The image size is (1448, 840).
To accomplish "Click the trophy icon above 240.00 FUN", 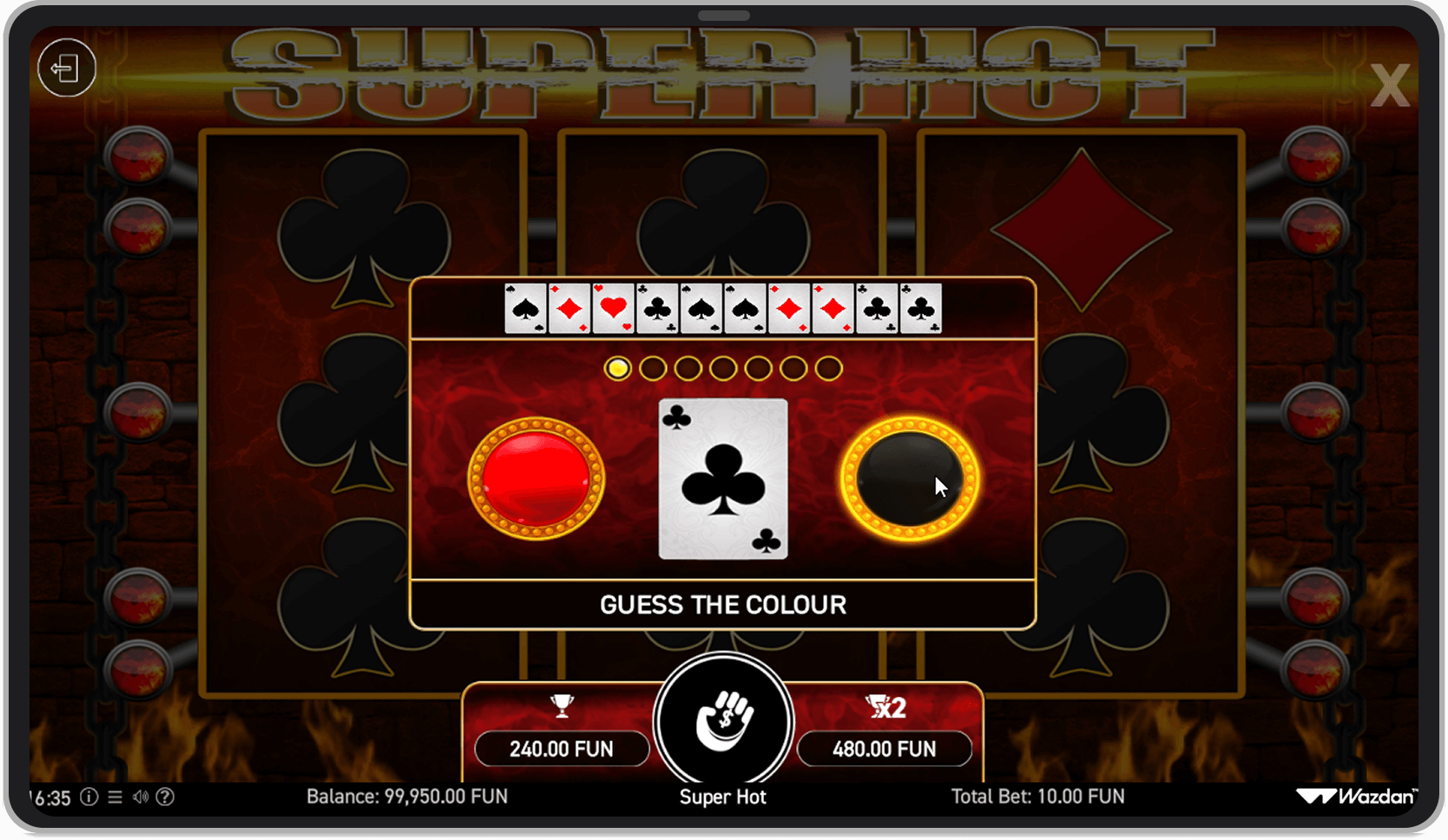I will pos(562,705).
